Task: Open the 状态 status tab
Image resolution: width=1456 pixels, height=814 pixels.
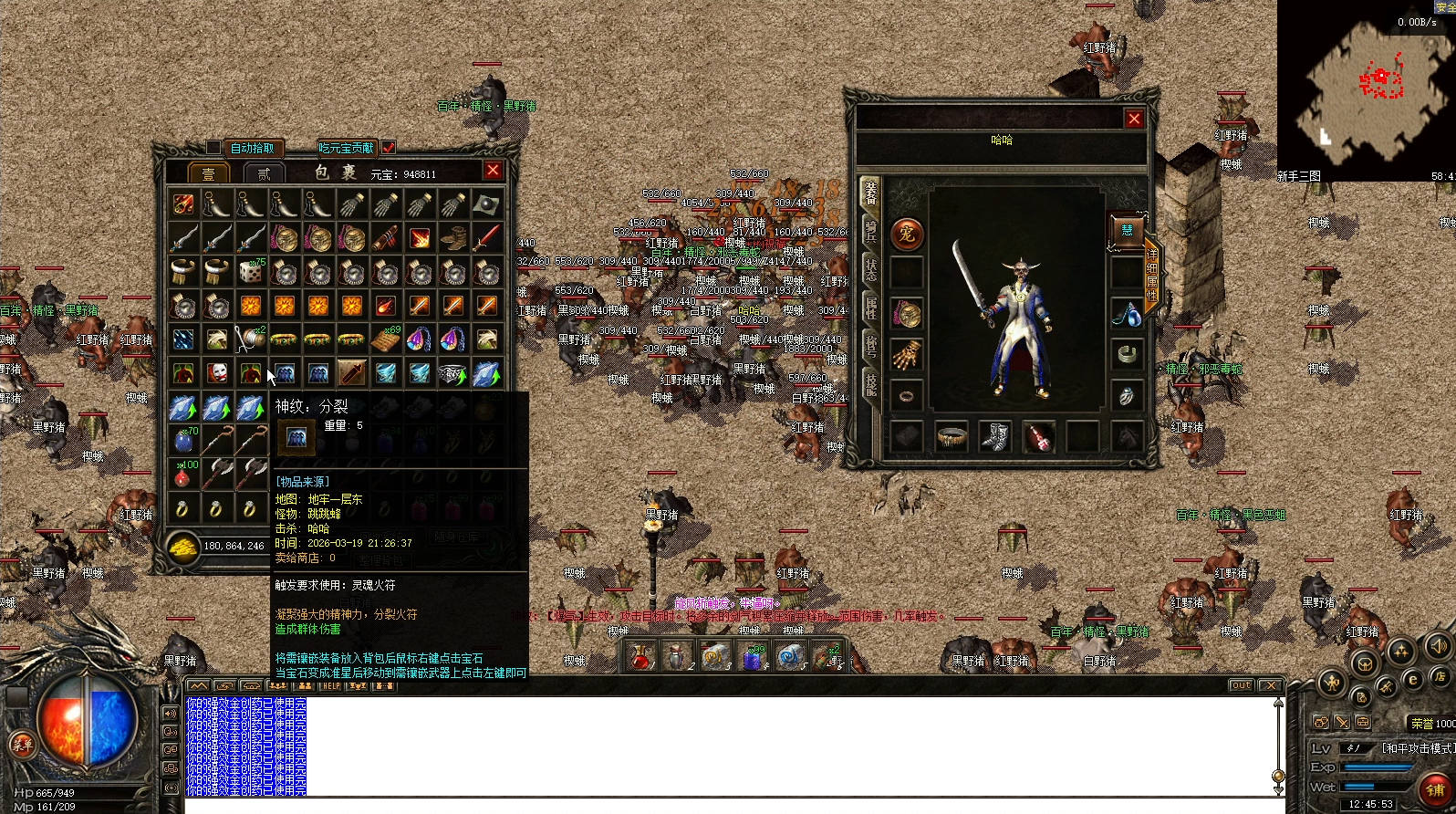Action: (870, 270)
